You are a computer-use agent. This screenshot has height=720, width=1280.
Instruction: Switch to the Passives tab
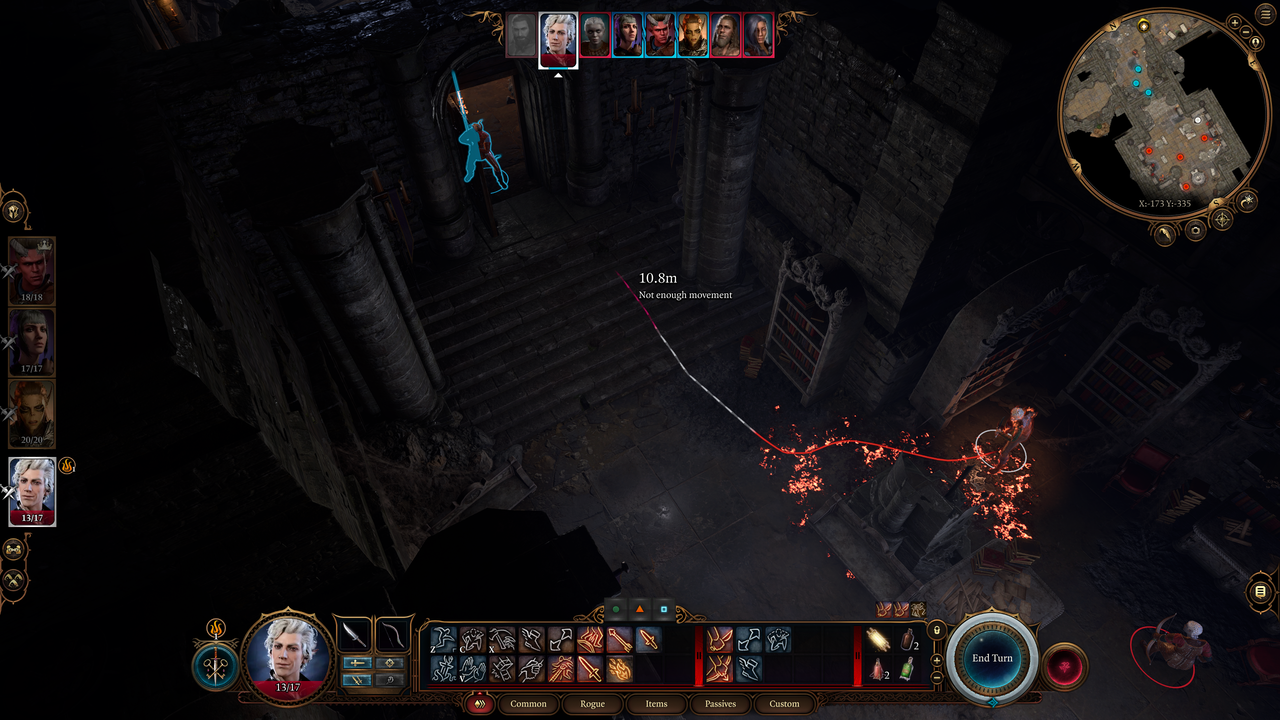(720, 703)
